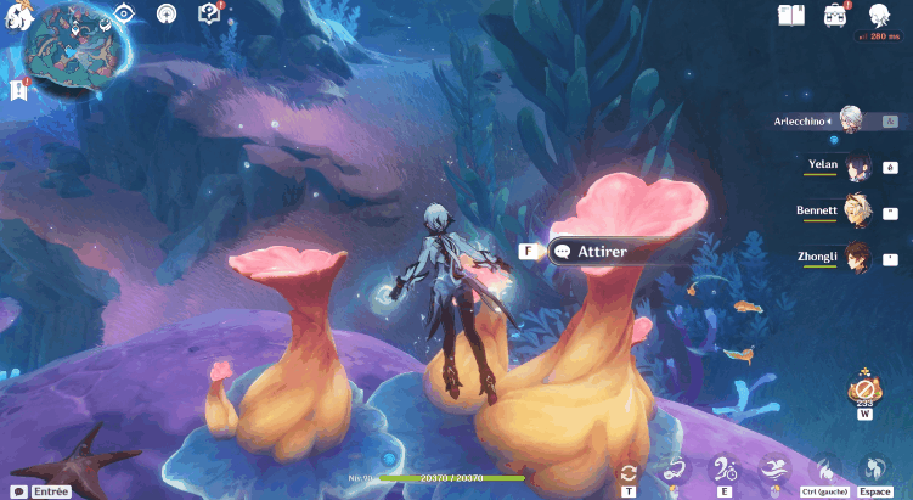Open the quest bookmark icon below the minimap
The height and width of the screenshot is (500, 913).
click(17, 90)
